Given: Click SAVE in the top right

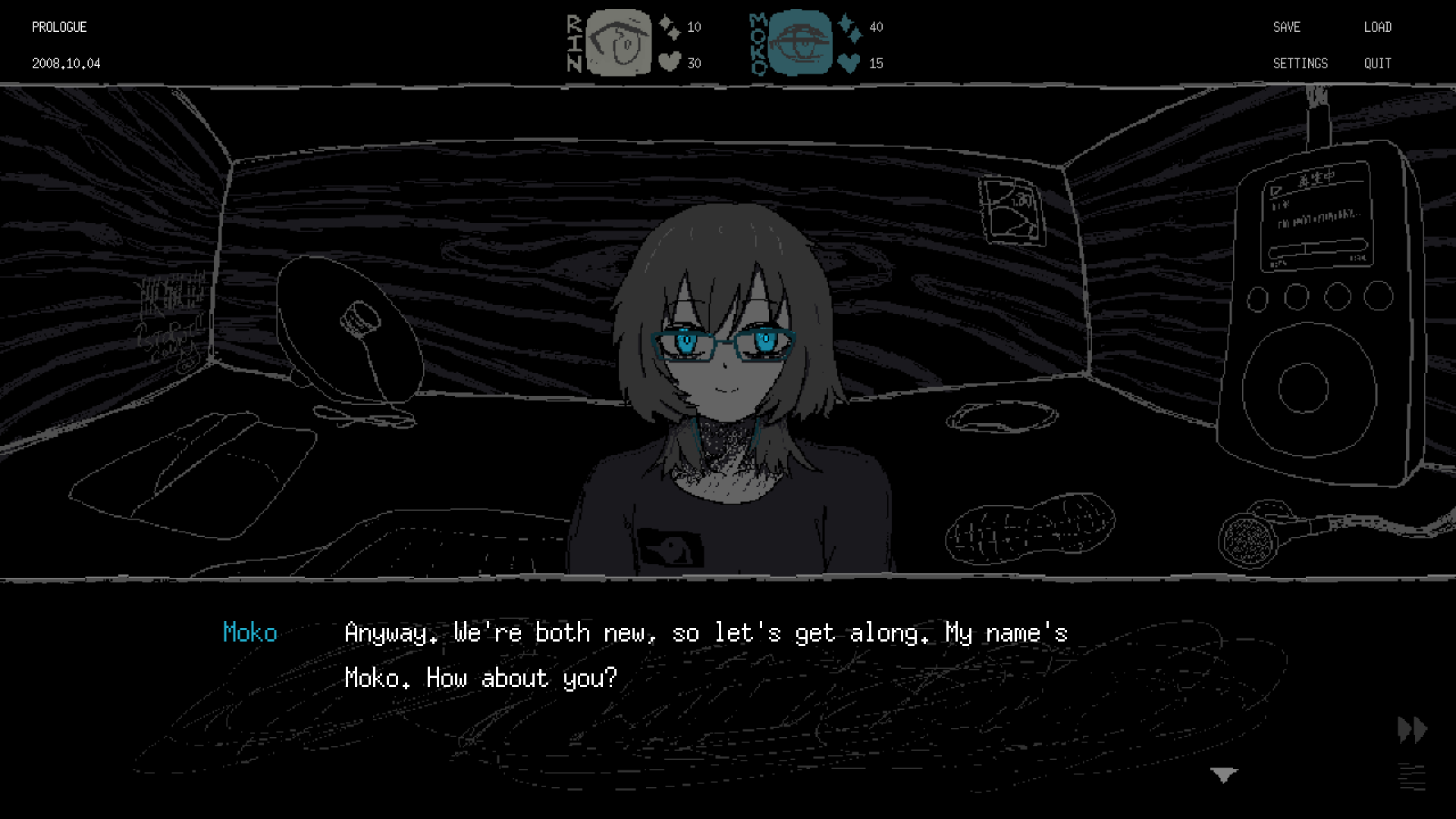Looking at the screenshot, I should click(1287, 27).
